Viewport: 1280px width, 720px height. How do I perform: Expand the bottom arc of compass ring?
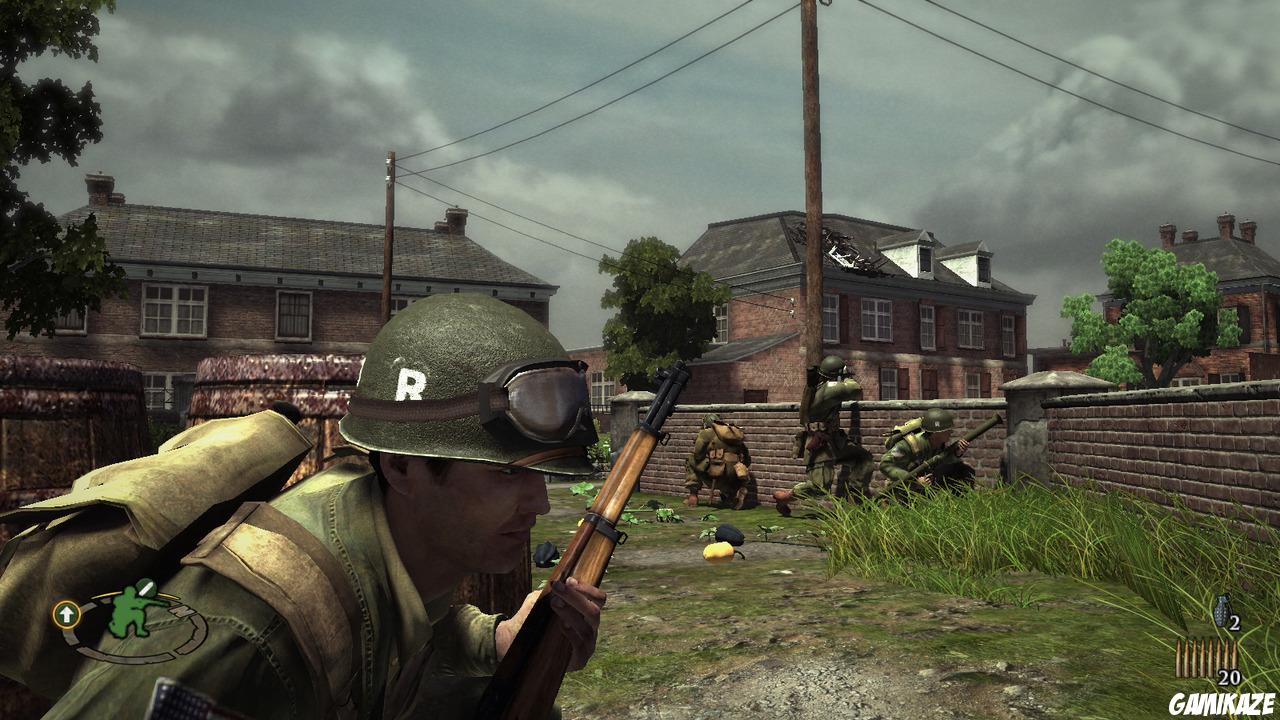pos(129,658)
